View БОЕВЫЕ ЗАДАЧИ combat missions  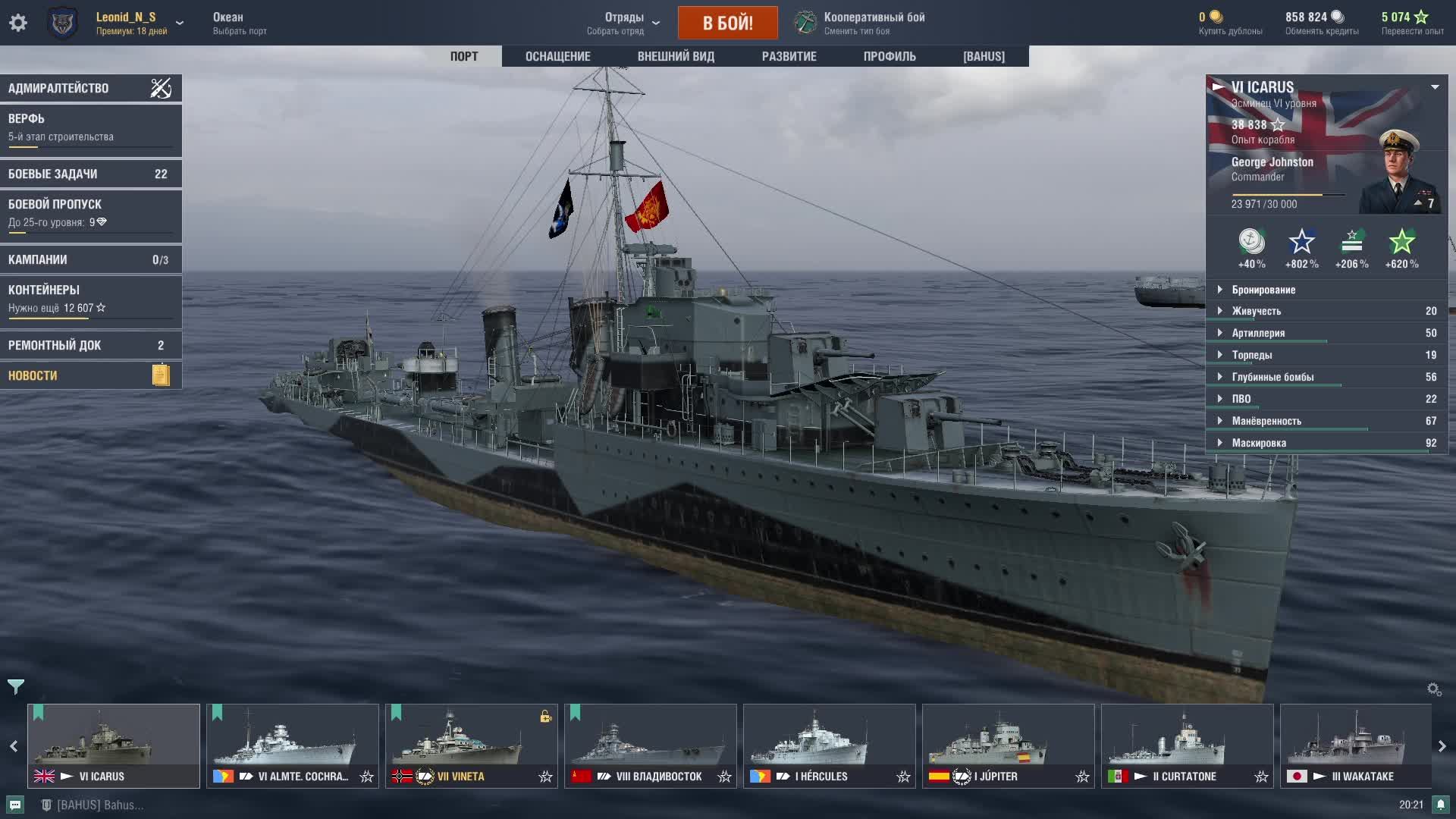90,174
